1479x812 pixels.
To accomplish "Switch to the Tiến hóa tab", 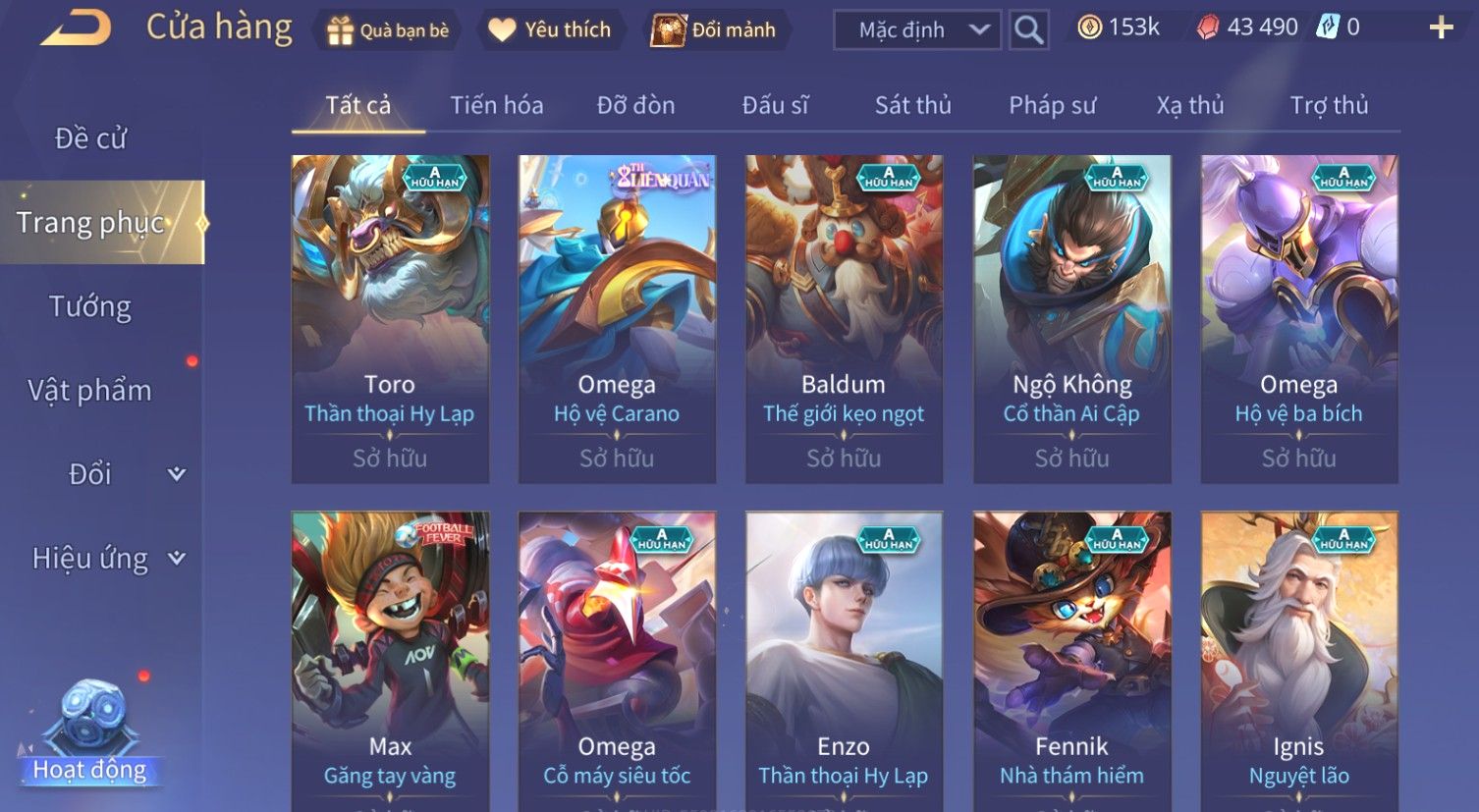I will (496, 105).
